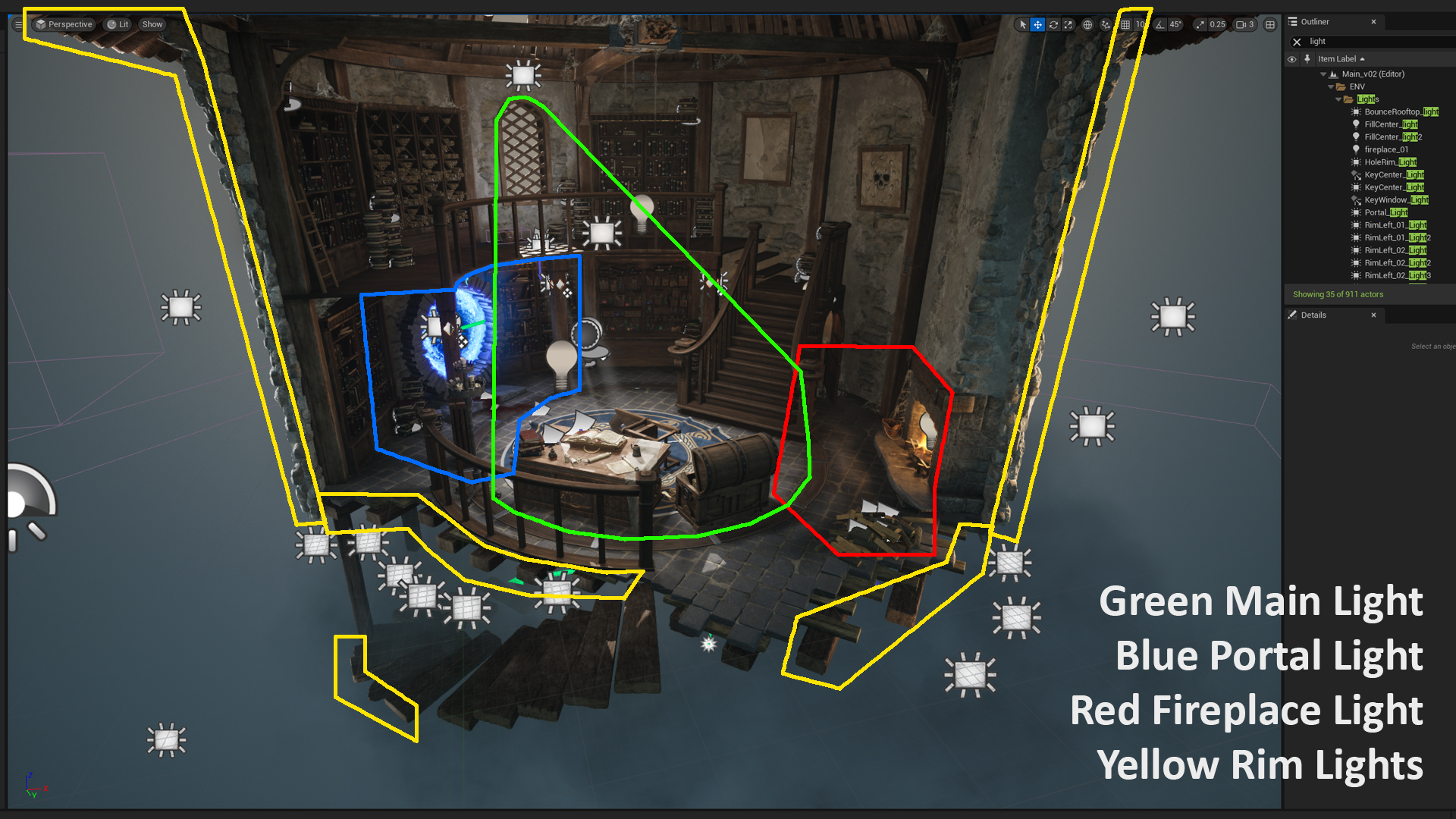Open the 0.25 scale snap value
This screenshot has height=819, width=1456.
(1216, 24)
